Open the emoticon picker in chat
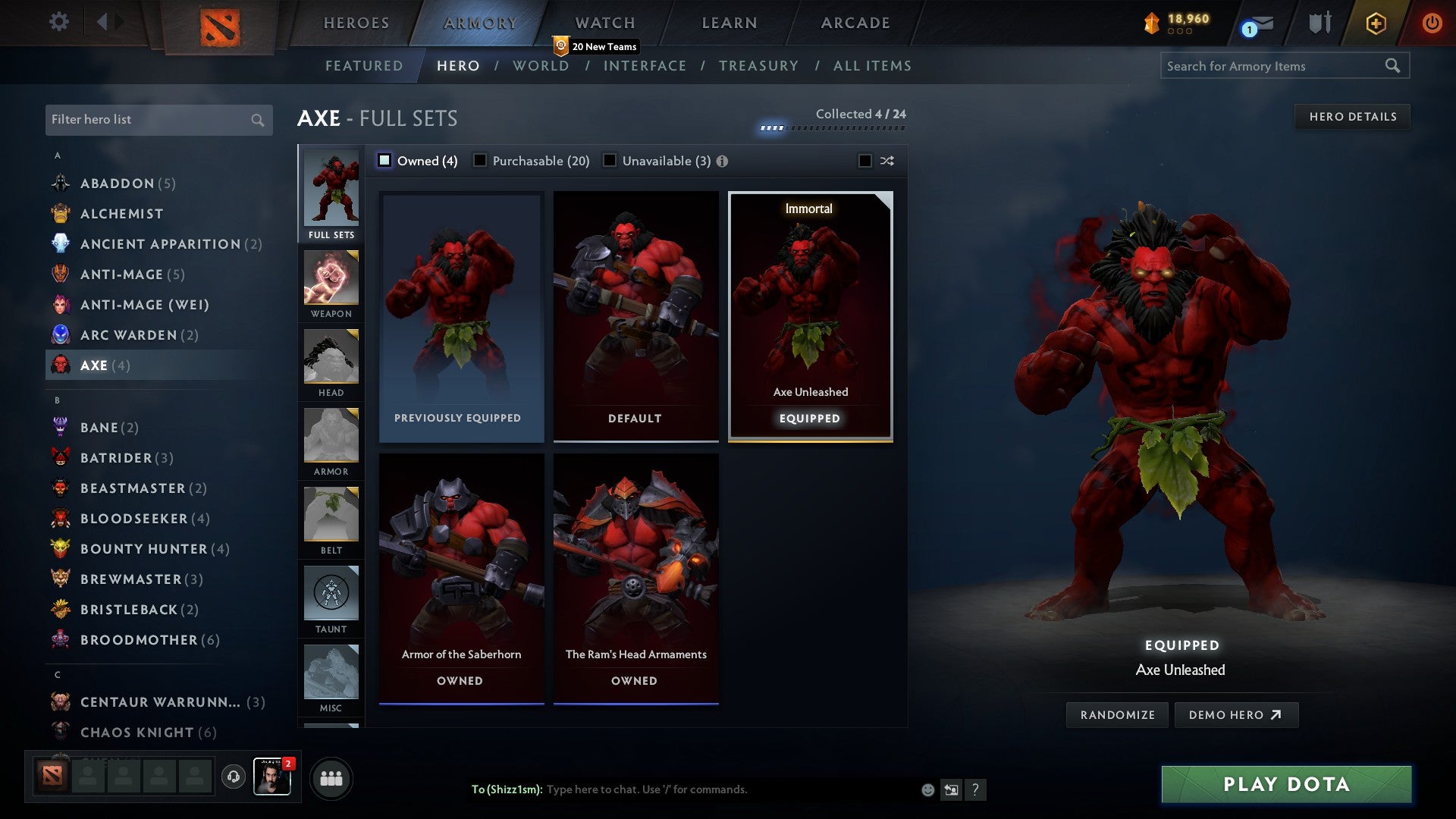Screen dimensions: 1456x819 click(x=927, y=789)
